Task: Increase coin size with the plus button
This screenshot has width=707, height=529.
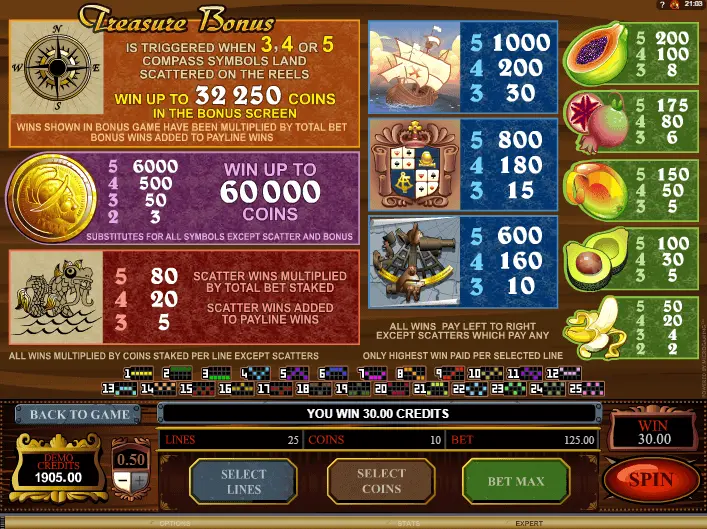Action: click(x=139, y=481)
